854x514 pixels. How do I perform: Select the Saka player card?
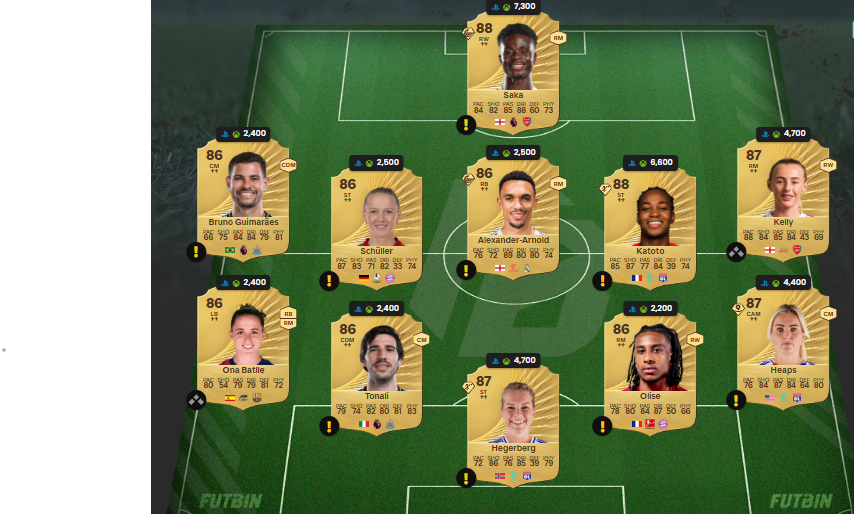pyautogui.click(x=512, y=70)
